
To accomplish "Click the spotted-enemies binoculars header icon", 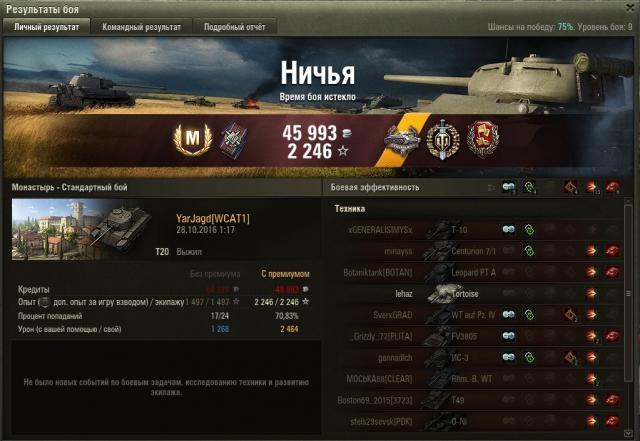I will pos(508,187).
